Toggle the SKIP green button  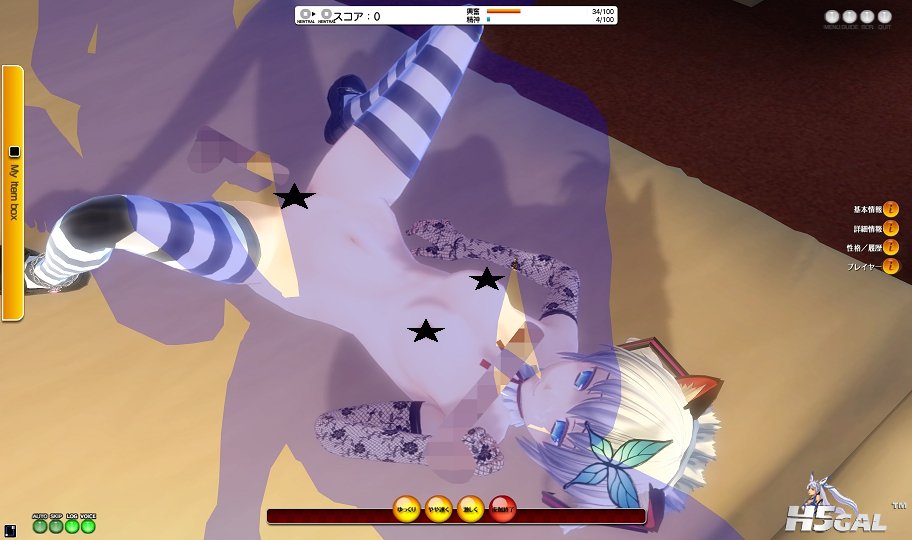(x=56, y=526)
